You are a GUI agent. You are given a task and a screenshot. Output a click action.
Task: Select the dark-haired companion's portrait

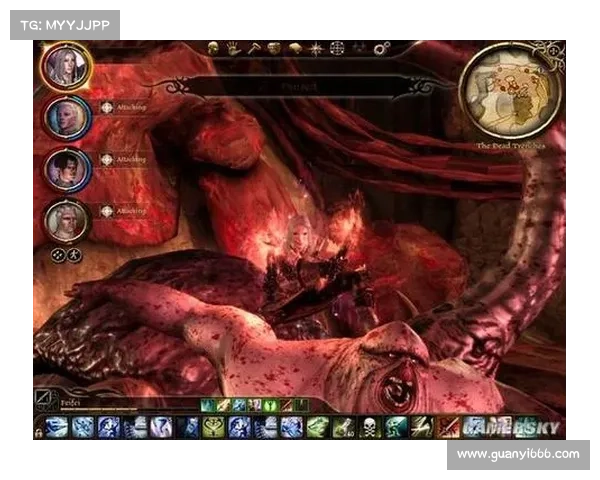coord(67,168)
